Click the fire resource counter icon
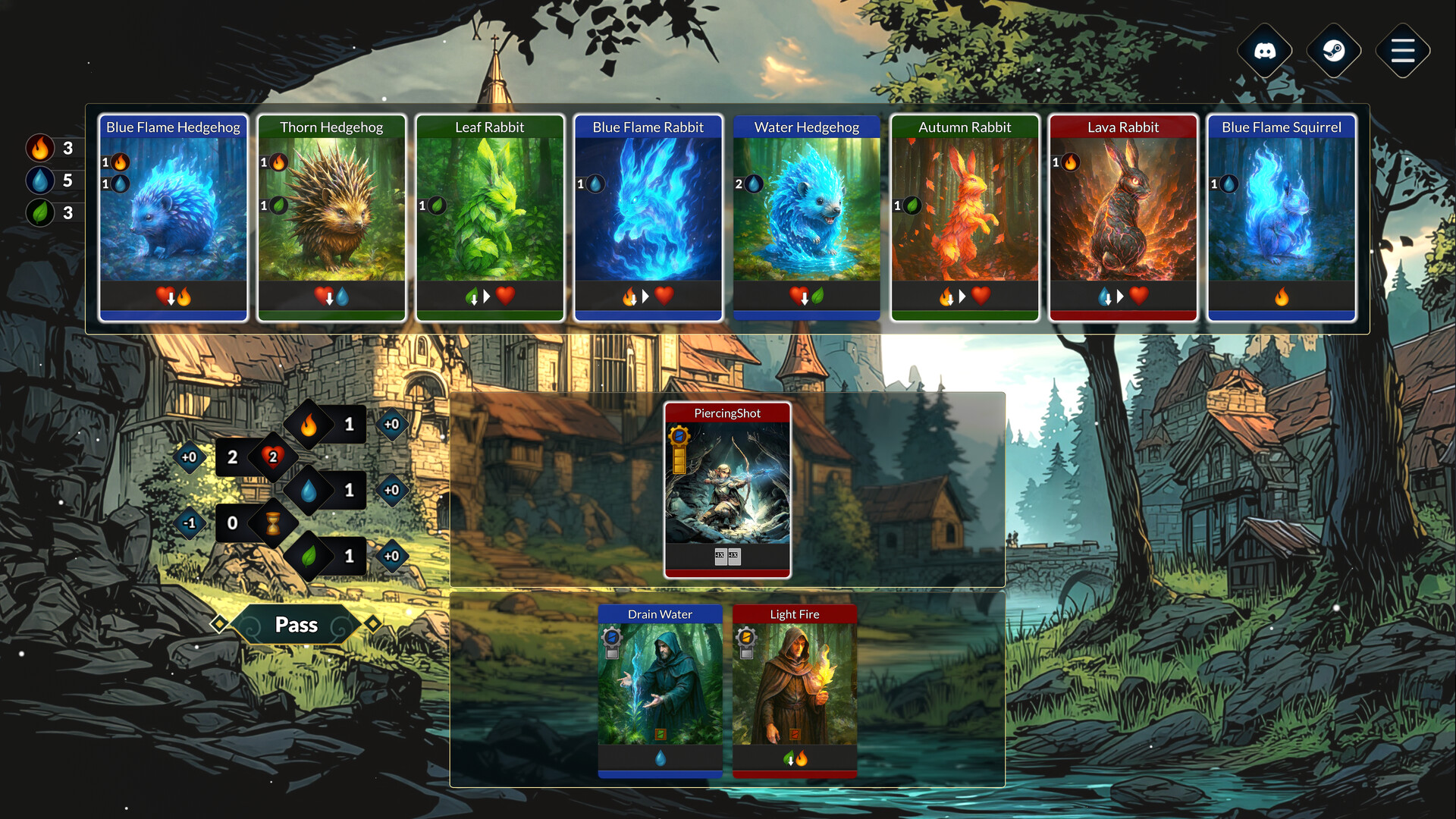 (x=41, y=149)
